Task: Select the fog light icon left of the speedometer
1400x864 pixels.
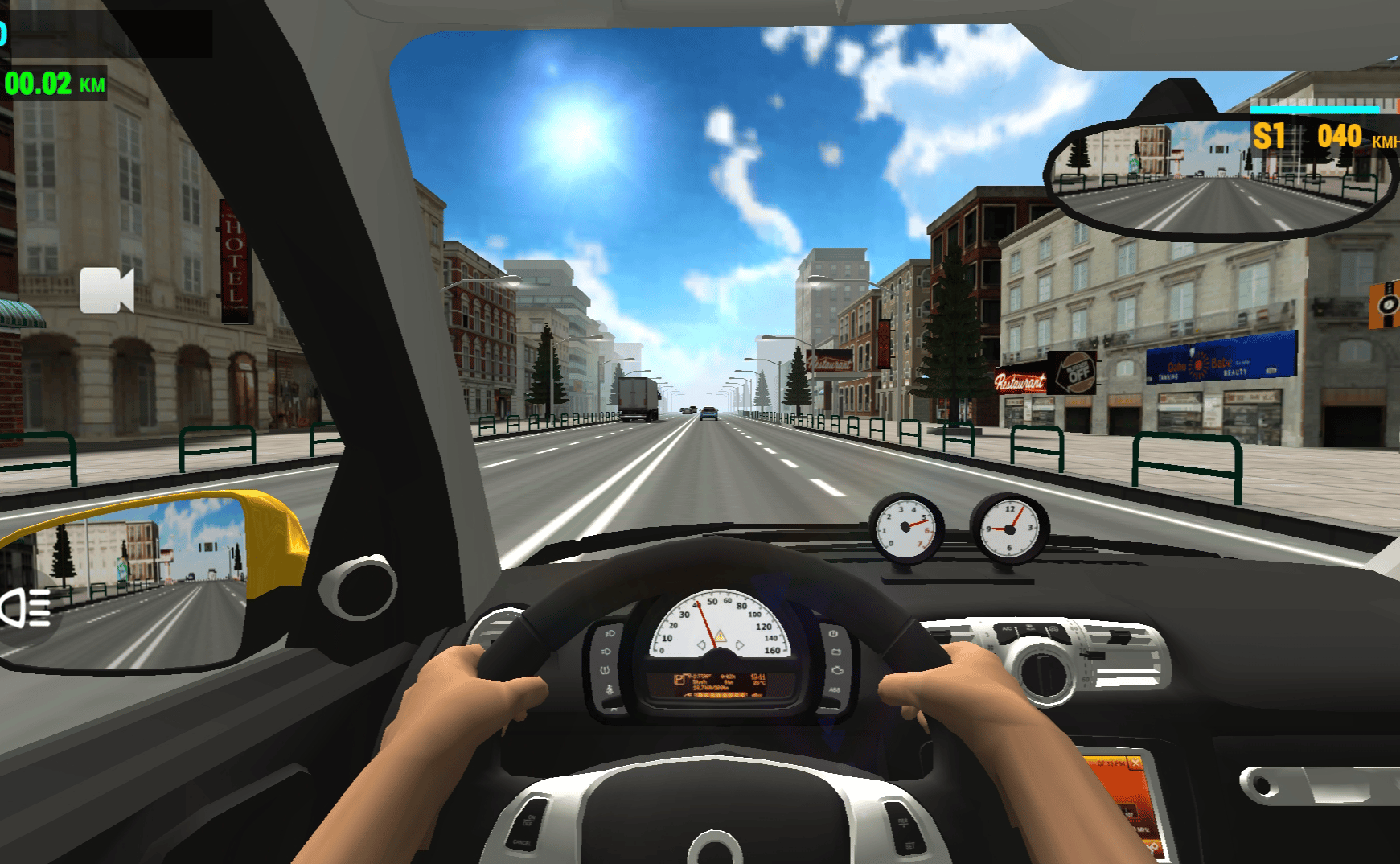Action: coord(608,651)
